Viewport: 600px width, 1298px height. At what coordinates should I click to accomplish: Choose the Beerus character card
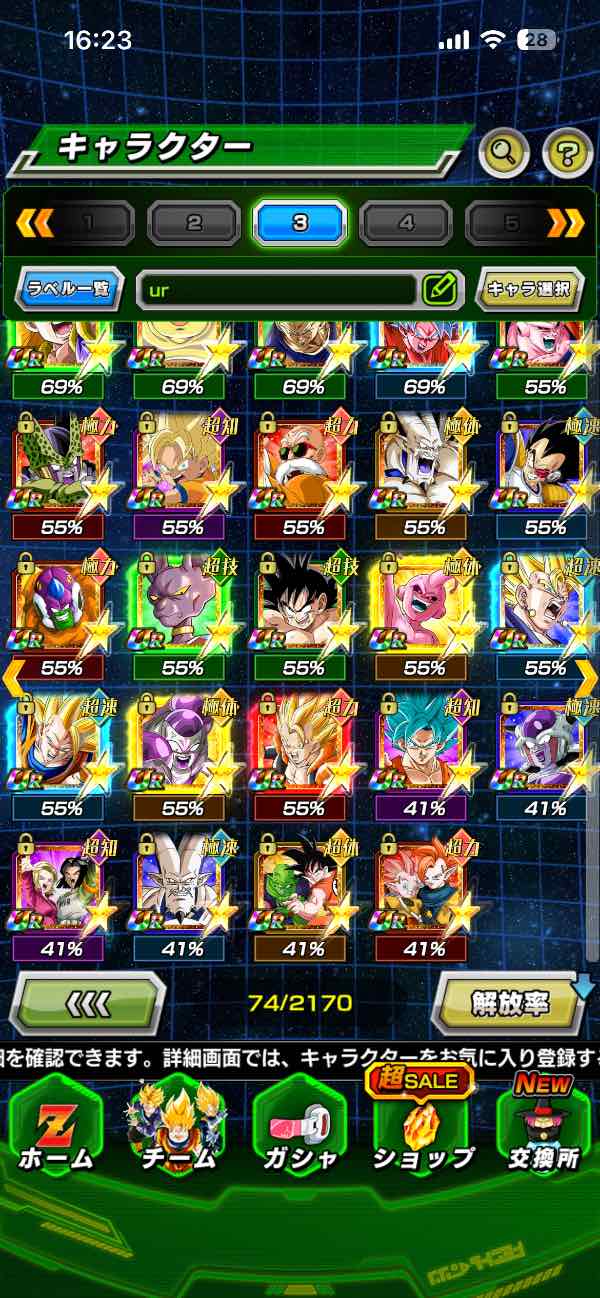tap(180, 604)
